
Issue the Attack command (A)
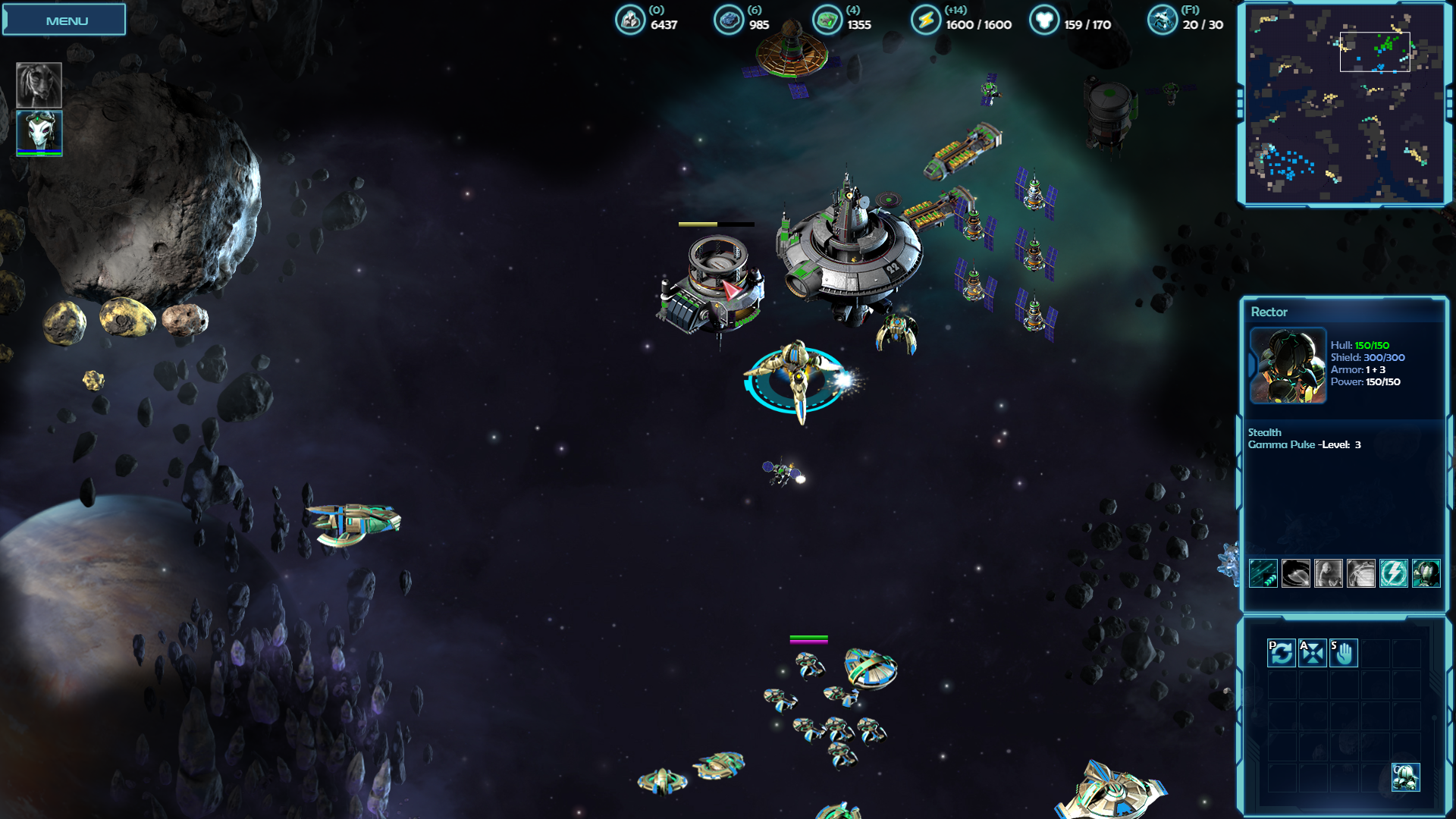(1313, 653)
